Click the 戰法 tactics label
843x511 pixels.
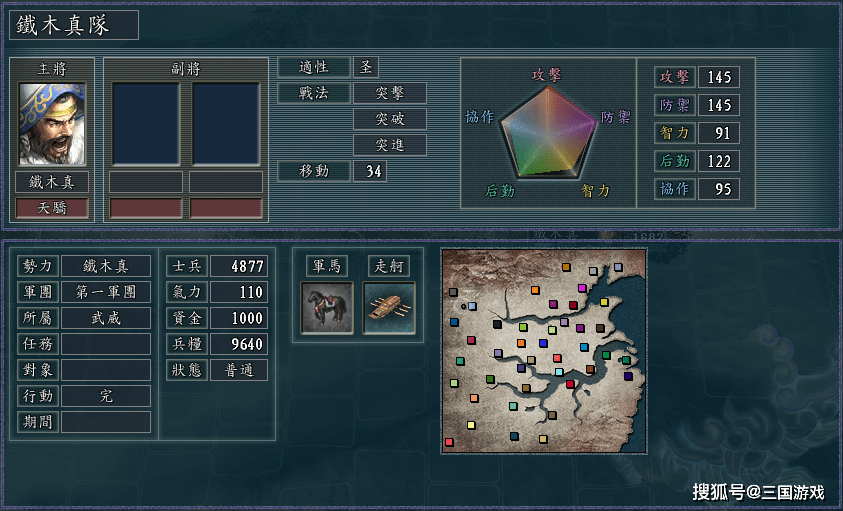tap(314, 93)
